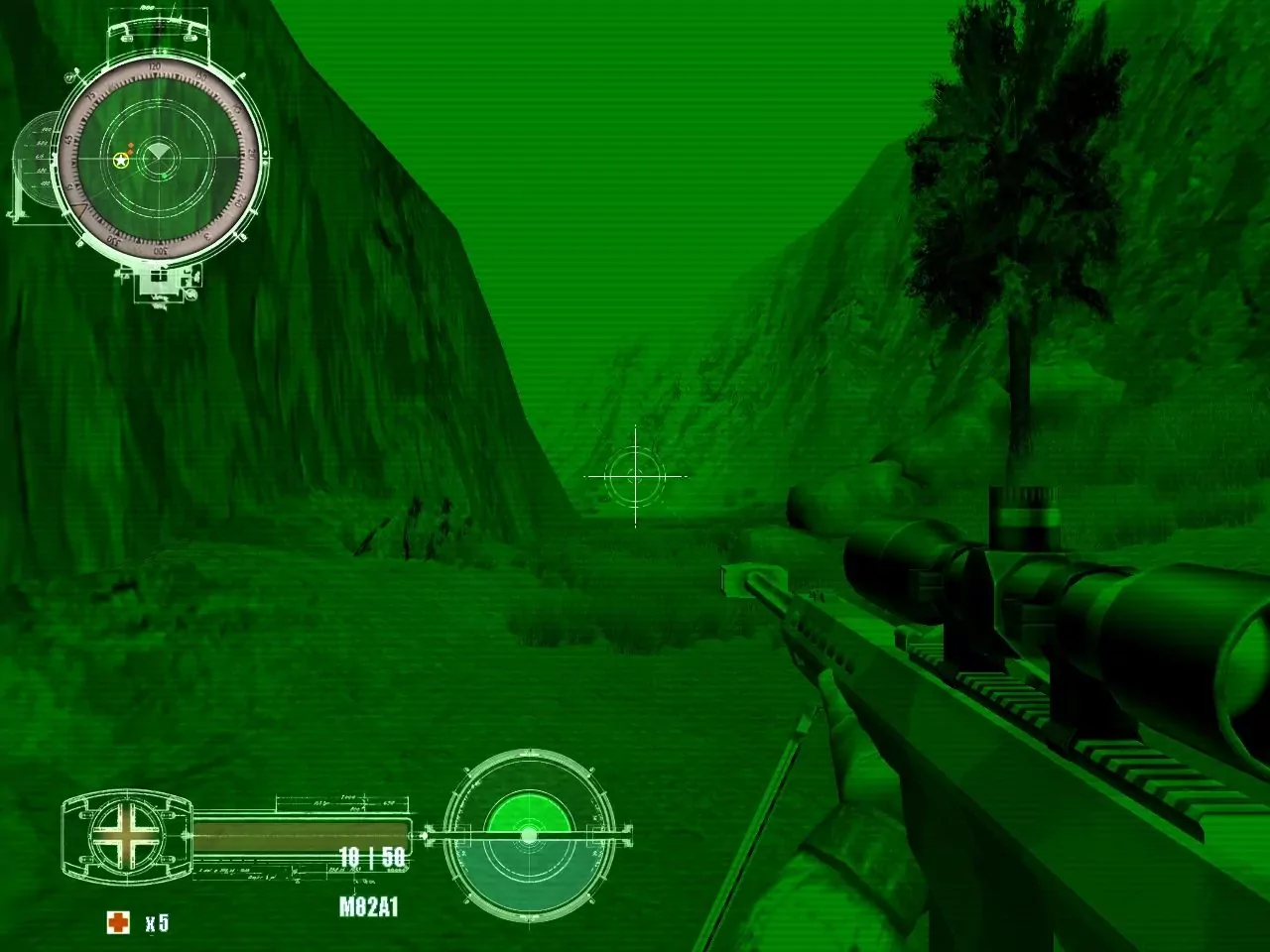Click the medkit cross icon near x5 counter
The height and width of the screenshot is (952, 1270).
(117, 923)
